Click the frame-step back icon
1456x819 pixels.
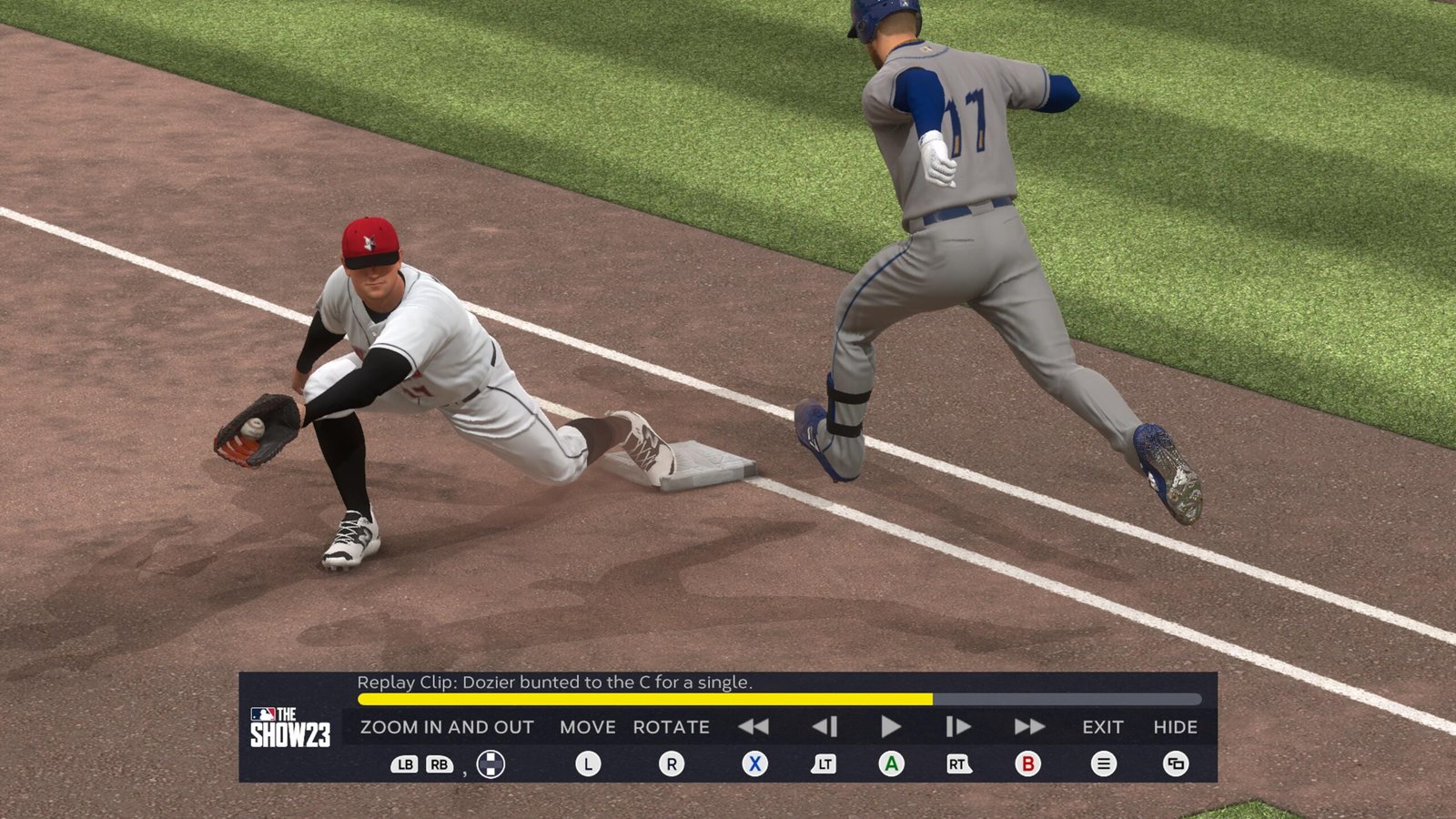[x=824, y=726]
